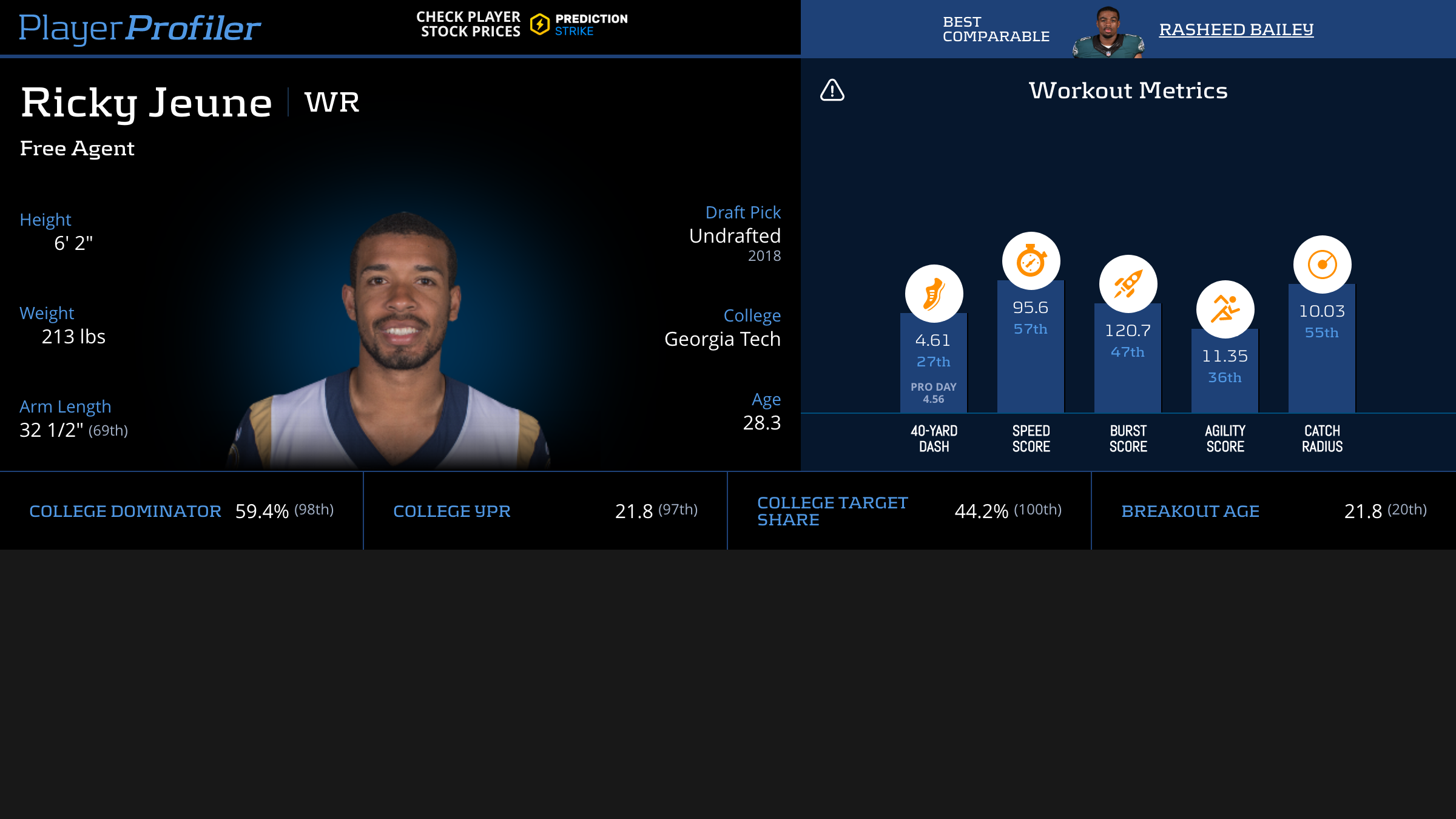The width and height of the screenshot is (1456, 819).
Task: Open the College Target Share metric
Action: (x=832, y=511)
